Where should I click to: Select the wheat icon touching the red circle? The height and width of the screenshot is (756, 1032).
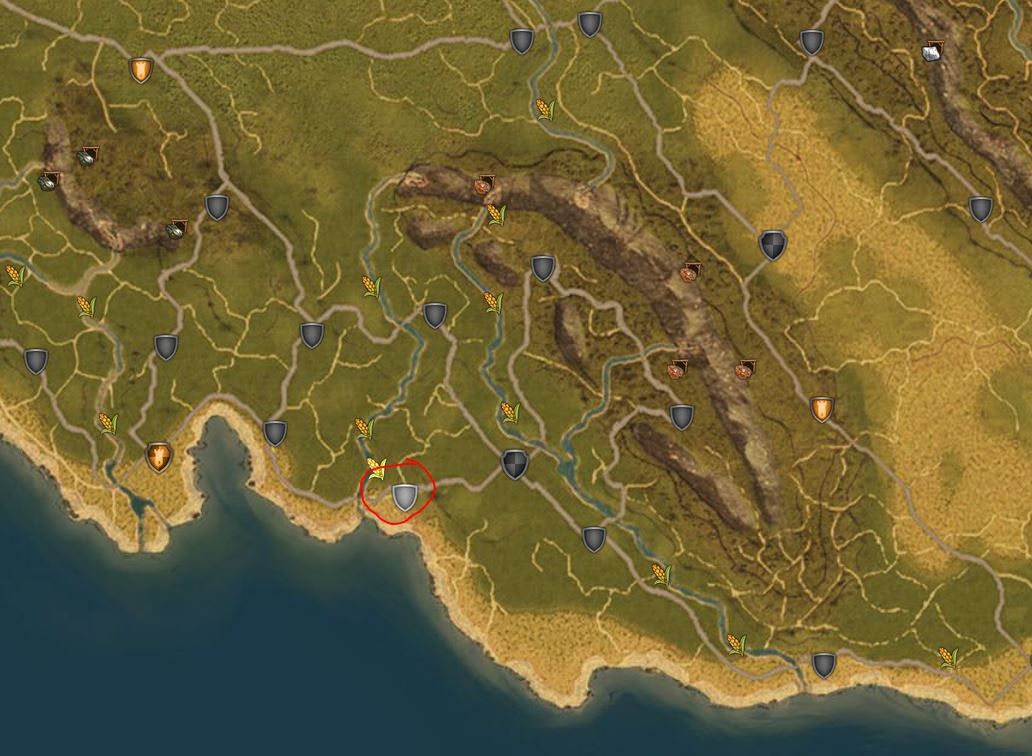coord(376,467)
